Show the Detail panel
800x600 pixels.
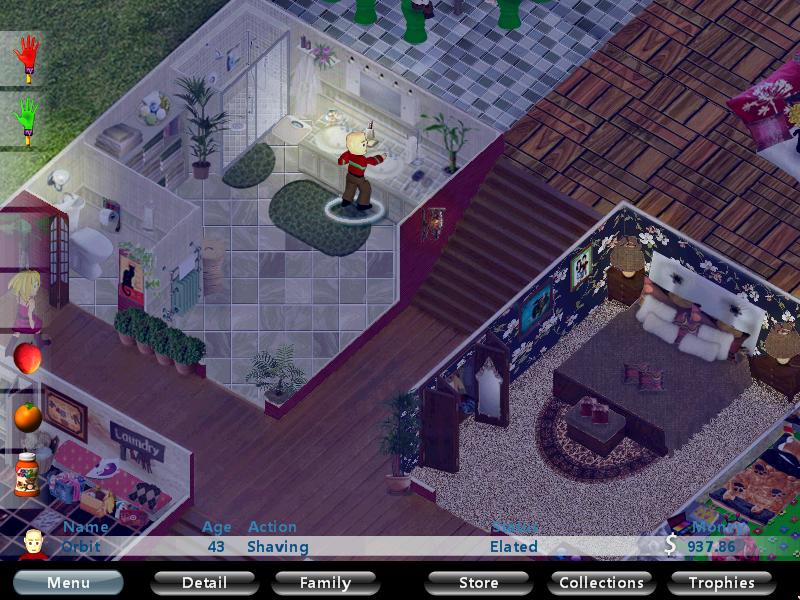204,582
